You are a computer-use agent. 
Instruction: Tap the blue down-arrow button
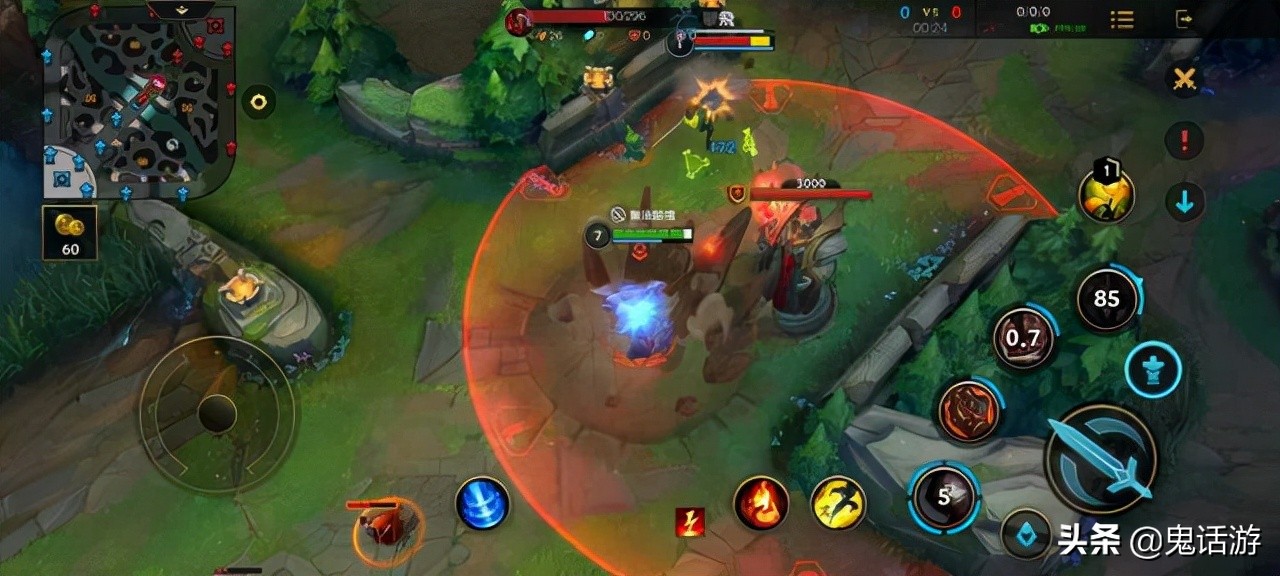1184,203
